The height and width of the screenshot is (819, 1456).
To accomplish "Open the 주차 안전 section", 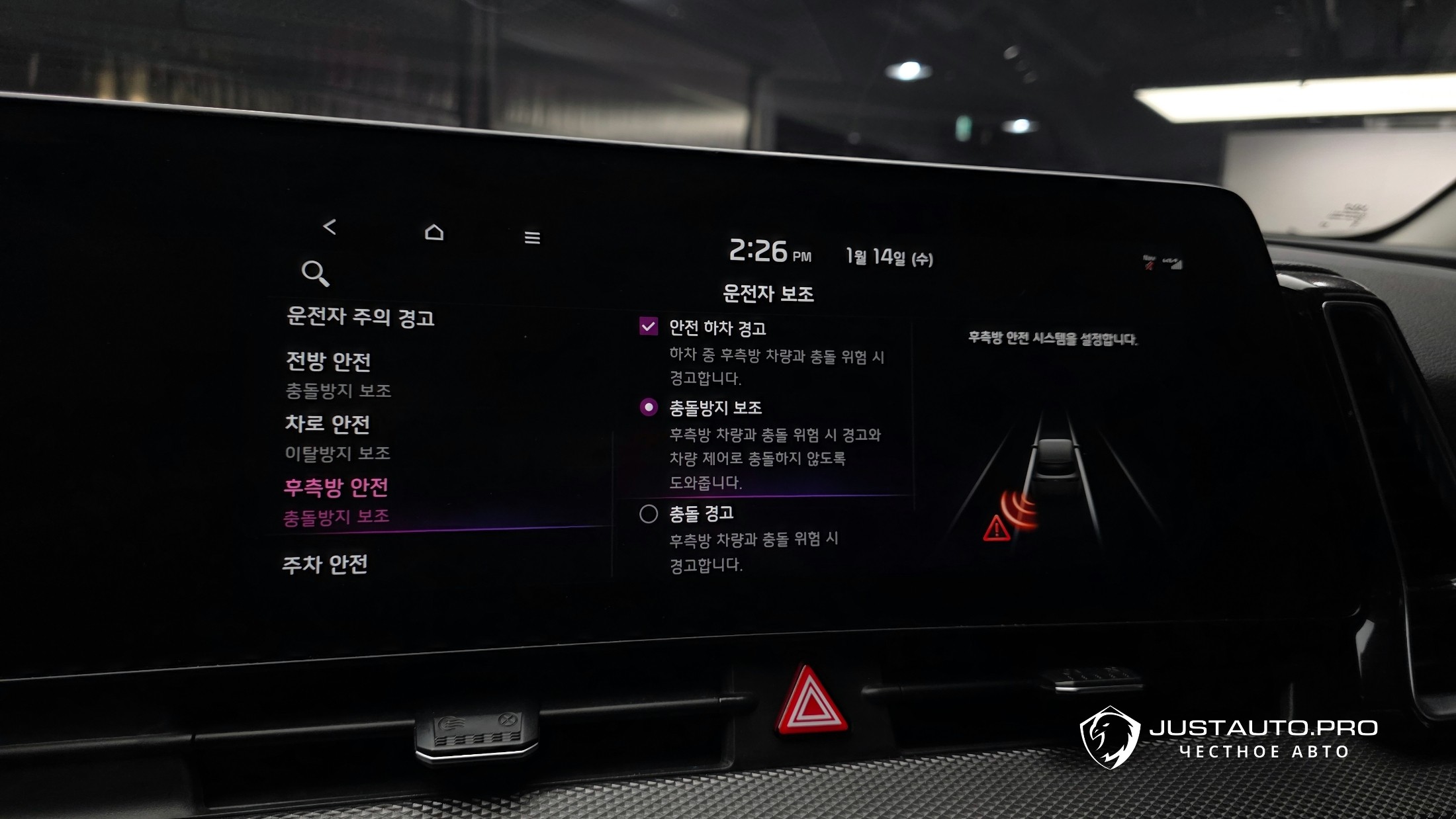I will click(x=325, y=564).
